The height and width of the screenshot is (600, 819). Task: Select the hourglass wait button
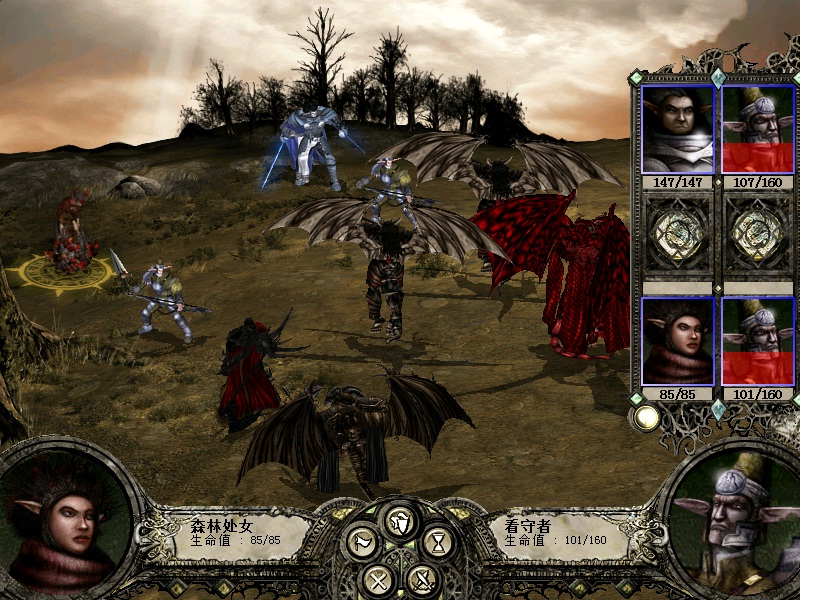pyautogui.click(x=438, y=544)
